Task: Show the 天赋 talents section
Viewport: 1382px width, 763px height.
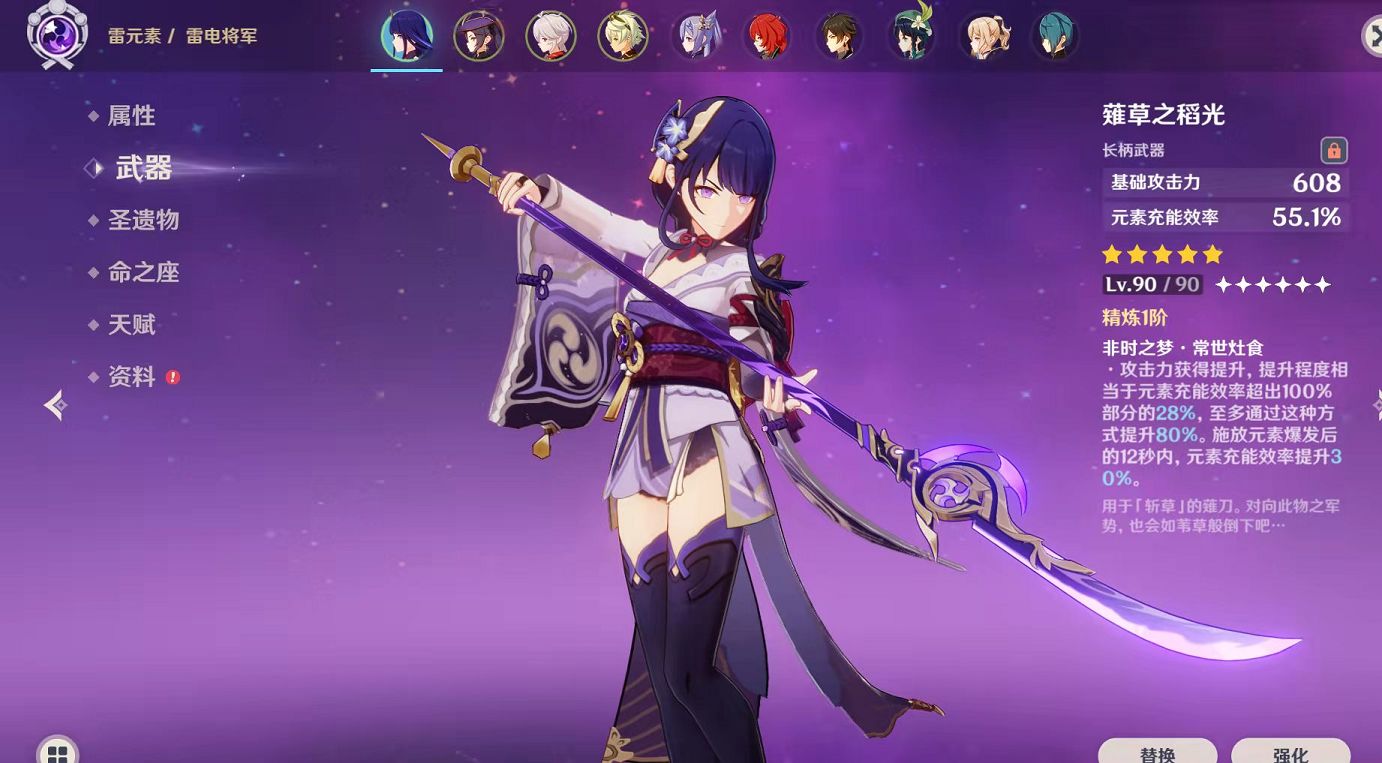Action: 131,324
